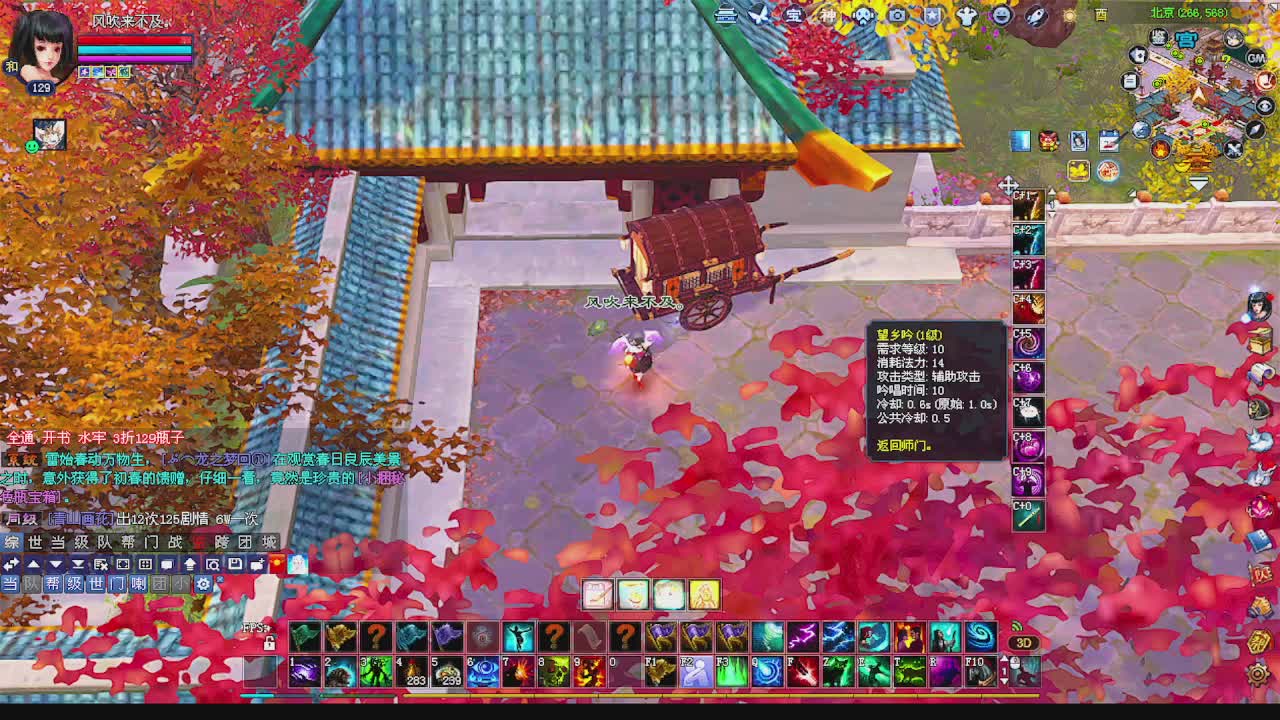Click the 宝 treasure icon on top toolbar
1280x720 pixels.
[x=794, y=15]
